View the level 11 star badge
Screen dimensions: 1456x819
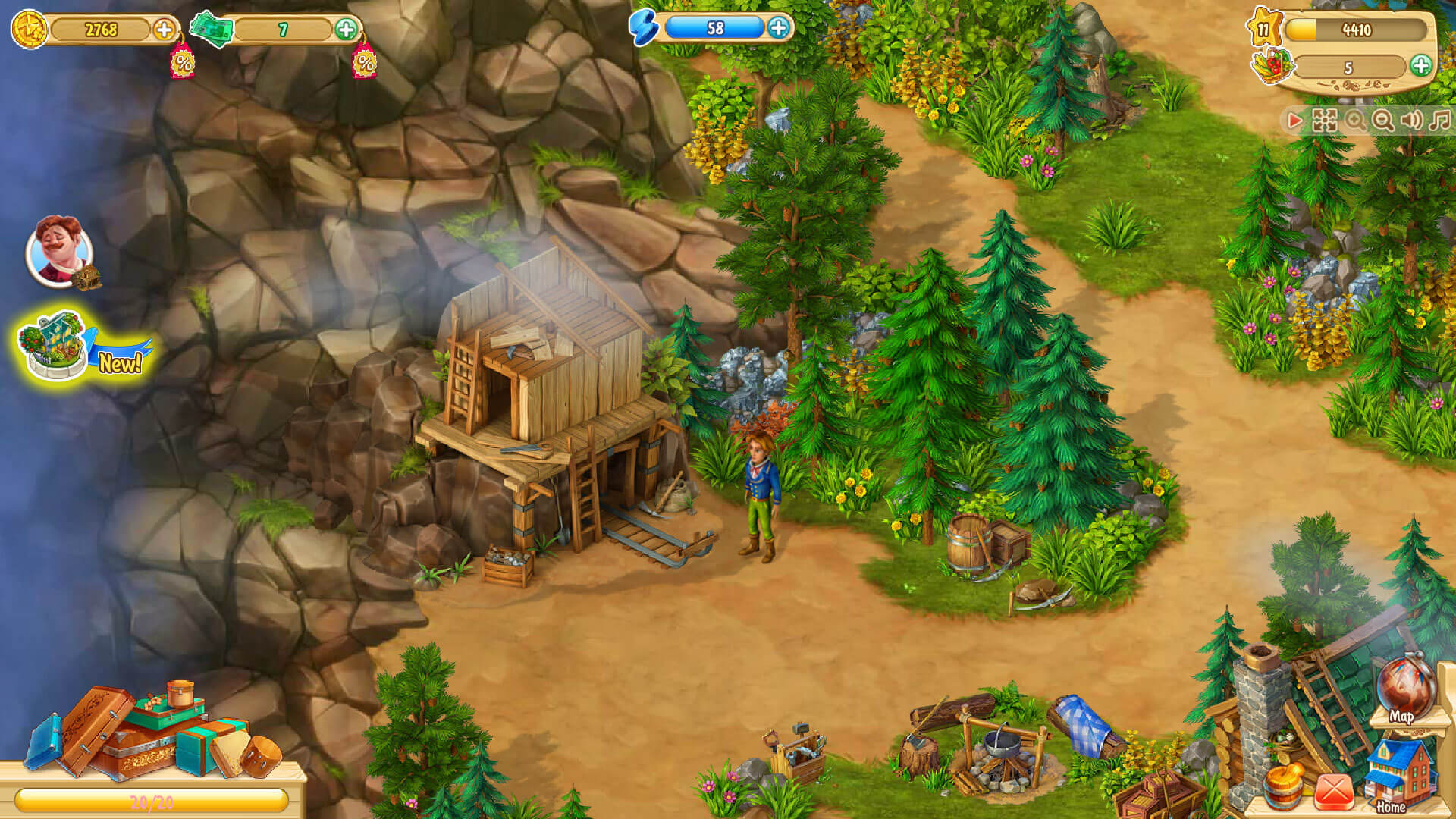(1263, 30)
